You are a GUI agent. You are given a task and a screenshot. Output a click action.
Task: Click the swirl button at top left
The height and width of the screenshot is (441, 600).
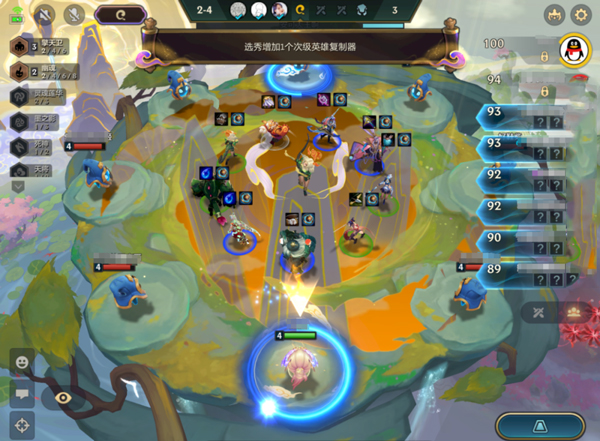[120, 15]
